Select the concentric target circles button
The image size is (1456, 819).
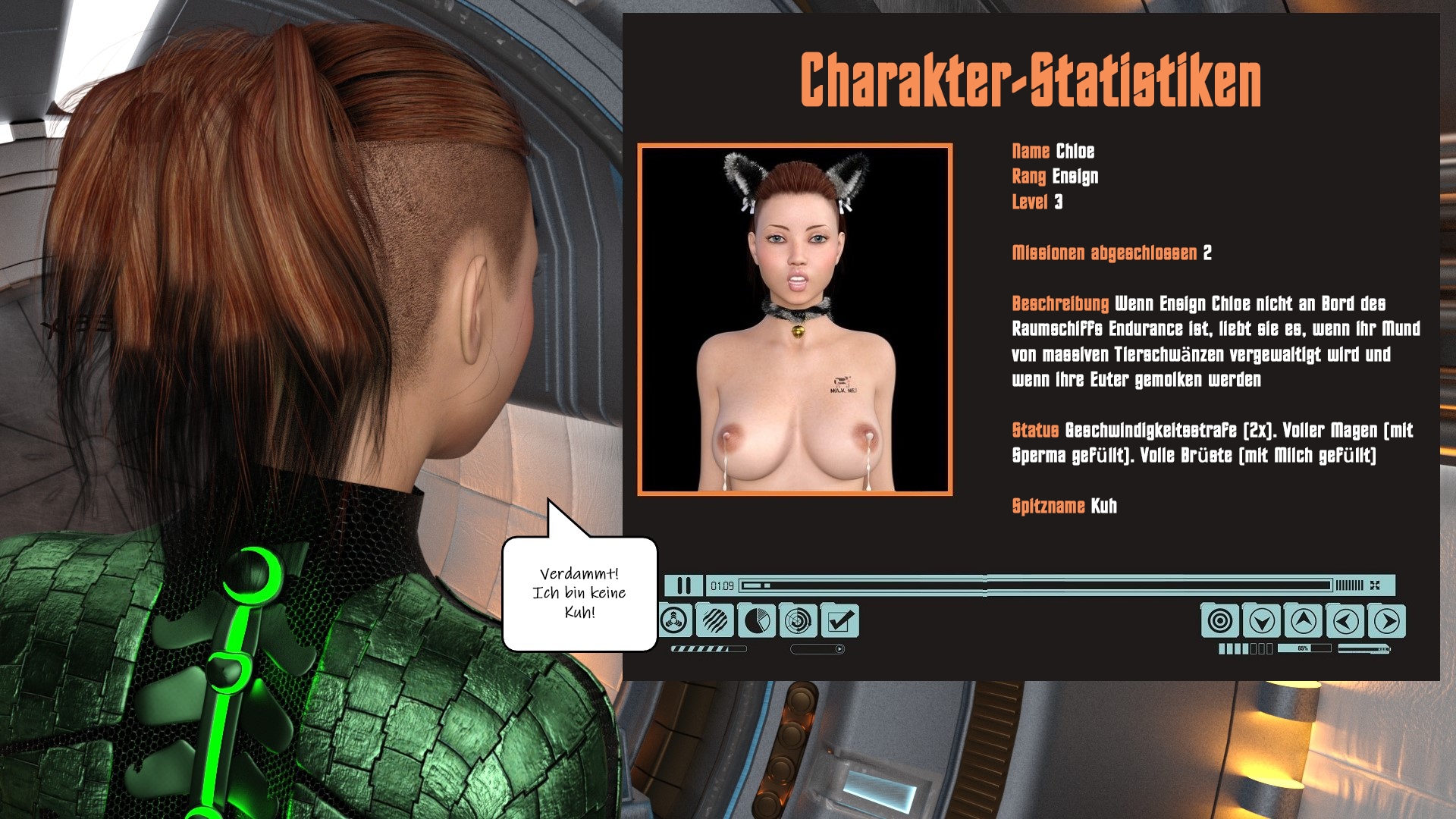click(x=1219, y=621)
